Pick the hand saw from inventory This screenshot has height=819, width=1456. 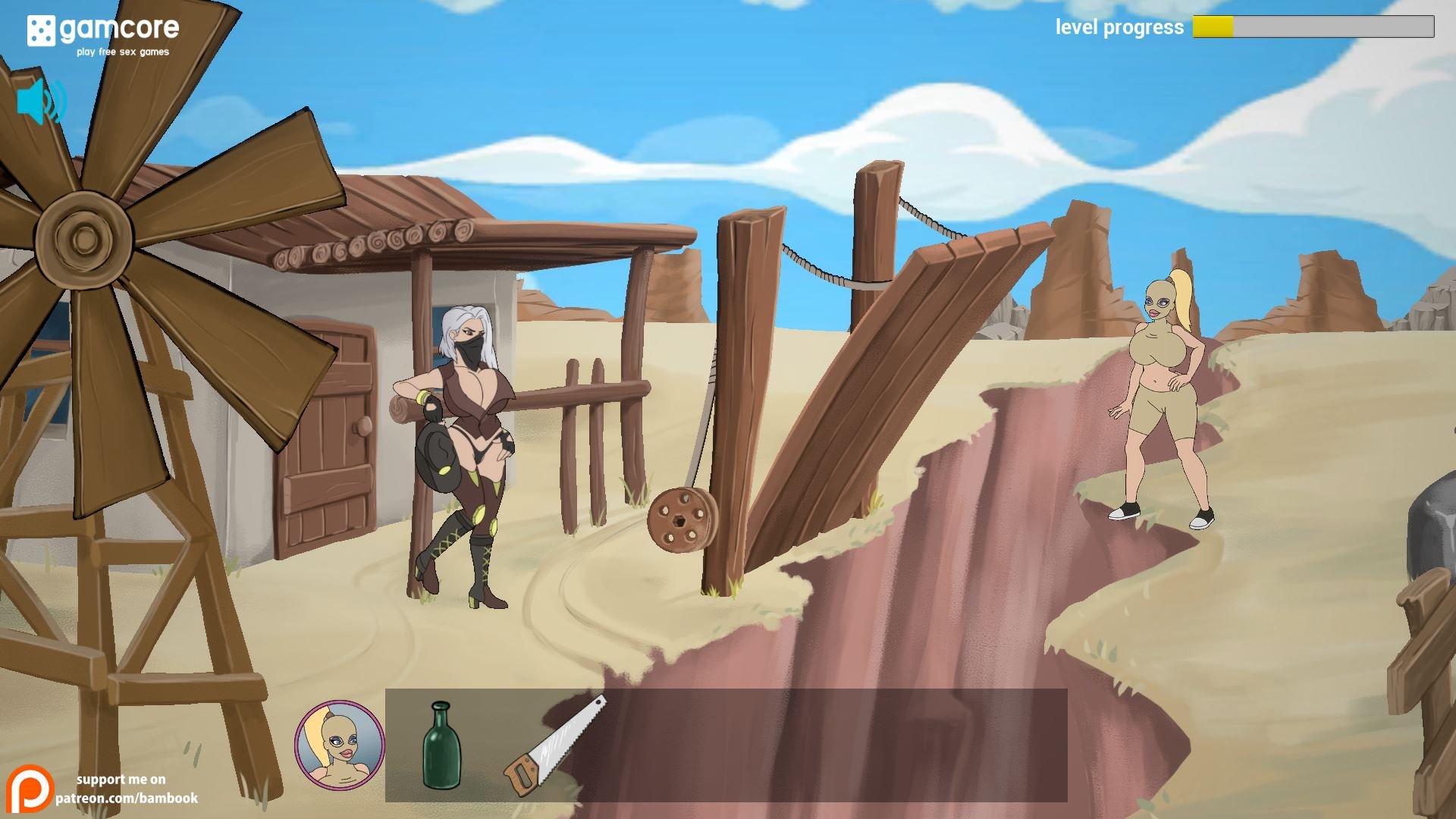pyautogui.click(x=554, y=746)
